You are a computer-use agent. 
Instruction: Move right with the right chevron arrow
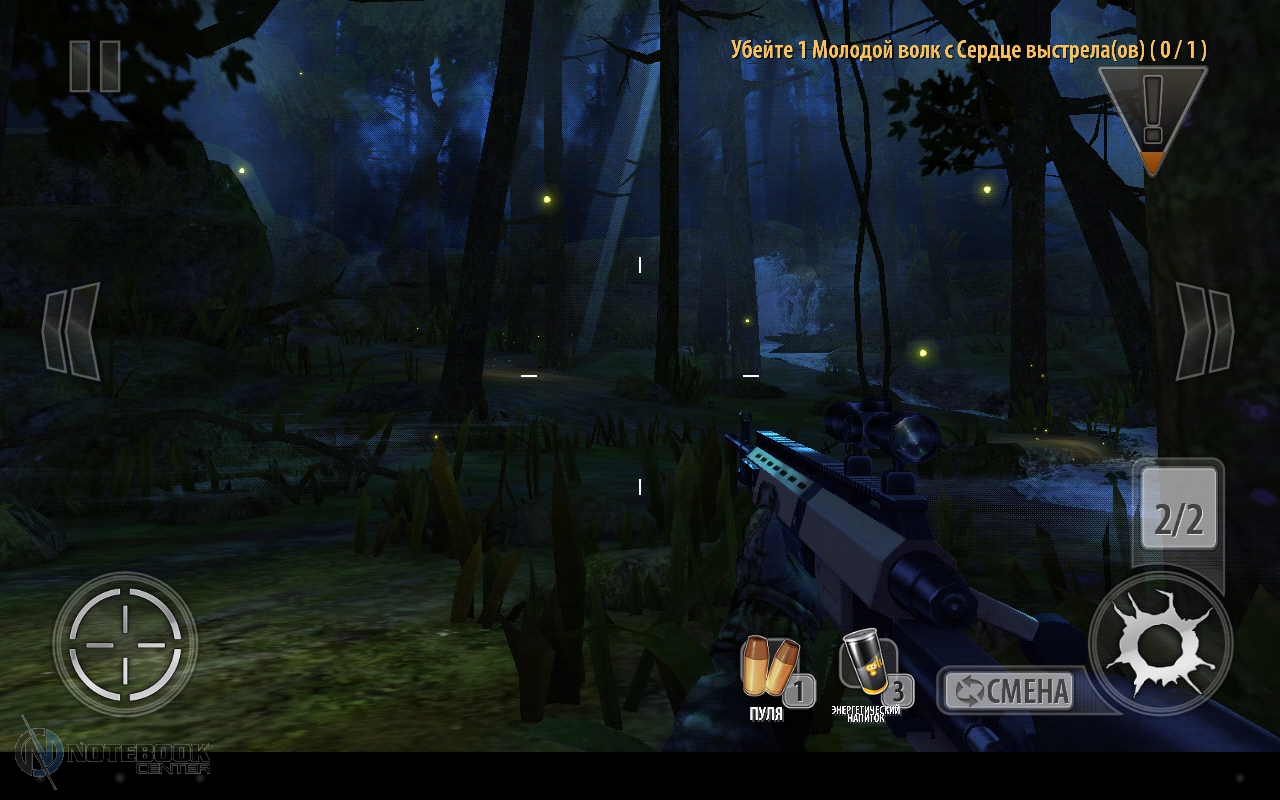1203,331
